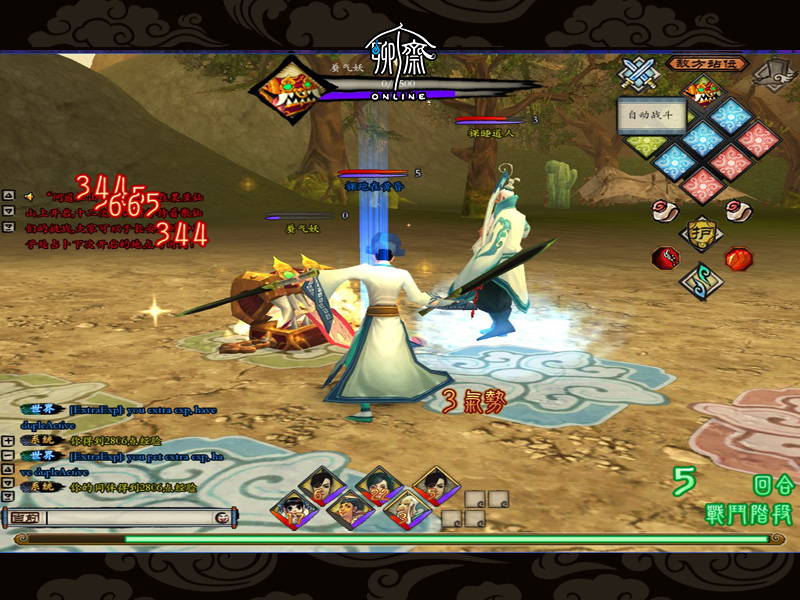Select the tiger monster formation tile
Viewport: 800px width, 600px height.
click(703, 90)
